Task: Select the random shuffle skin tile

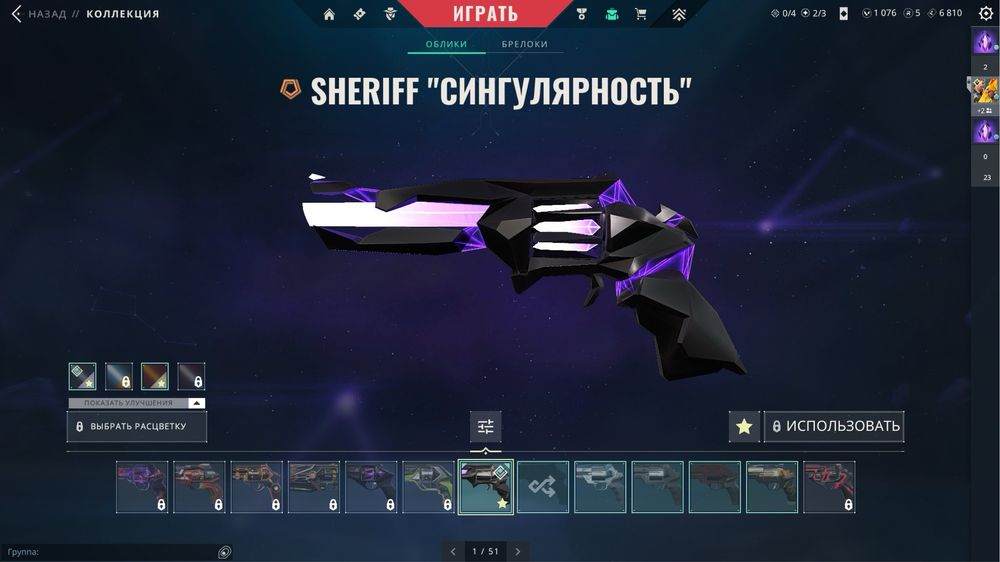Action: (543, 487)
